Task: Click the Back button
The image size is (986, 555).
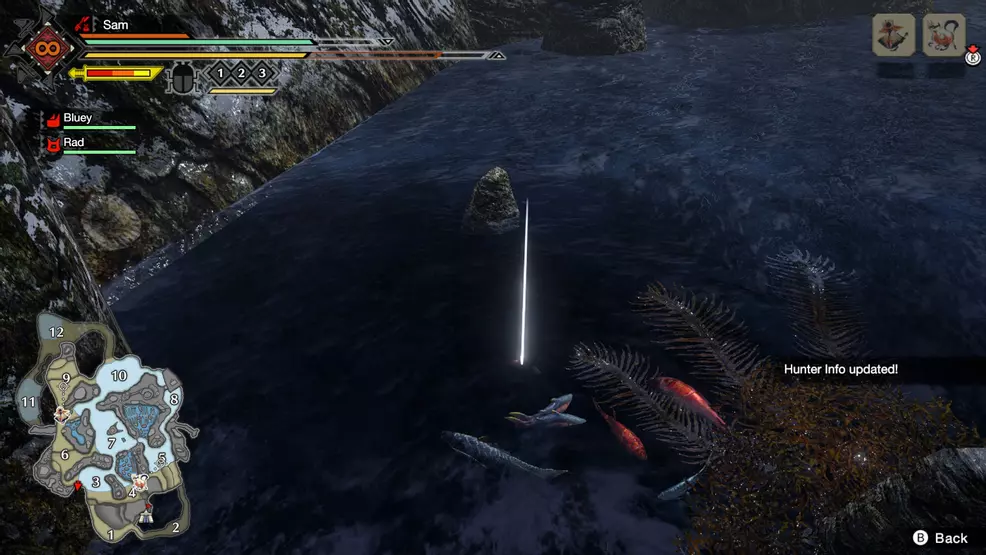Action: (939, 538)
